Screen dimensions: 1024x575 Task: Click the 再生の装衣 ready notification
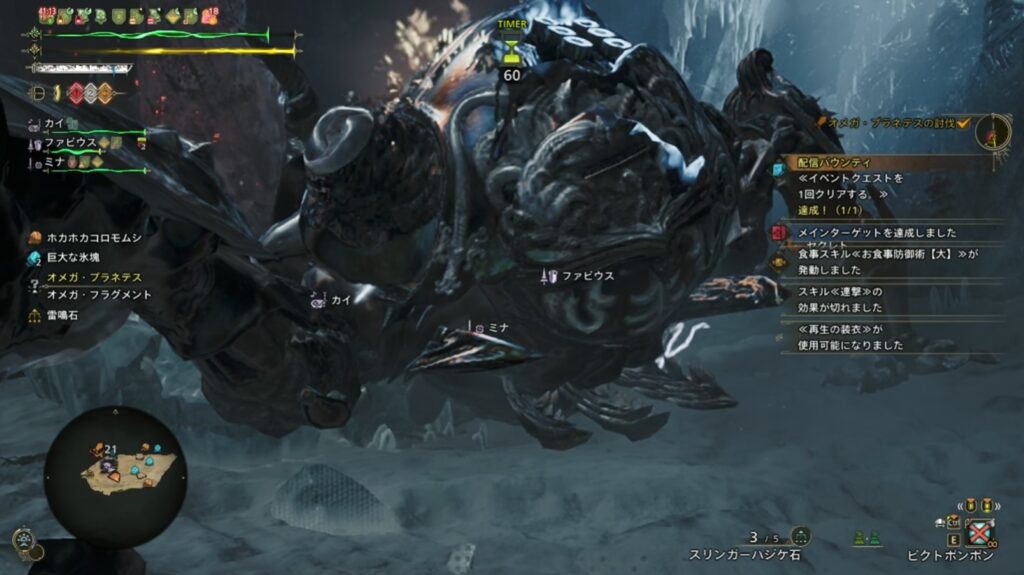[x=850, y=336]
